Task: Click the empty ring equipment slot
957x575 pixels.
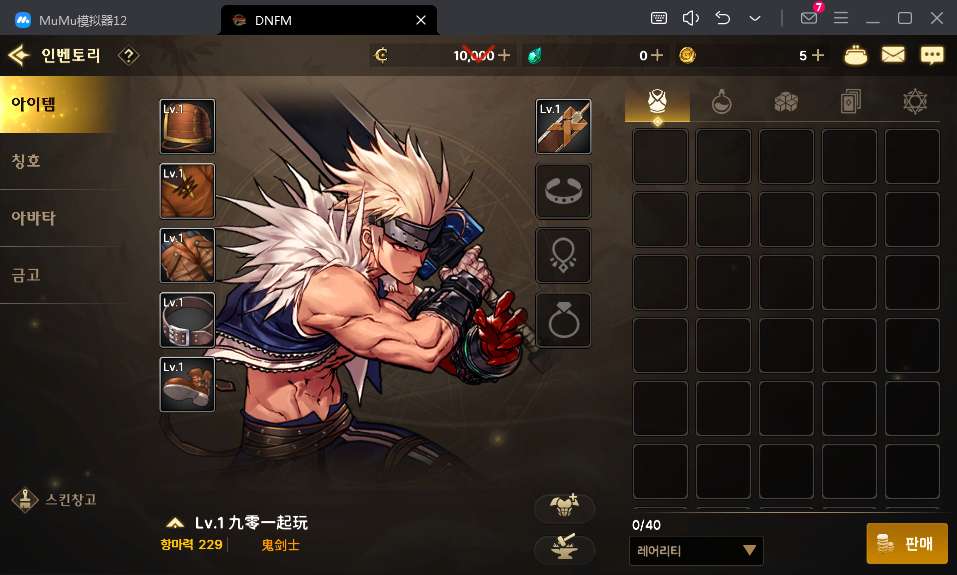Action: pos(563,320)
